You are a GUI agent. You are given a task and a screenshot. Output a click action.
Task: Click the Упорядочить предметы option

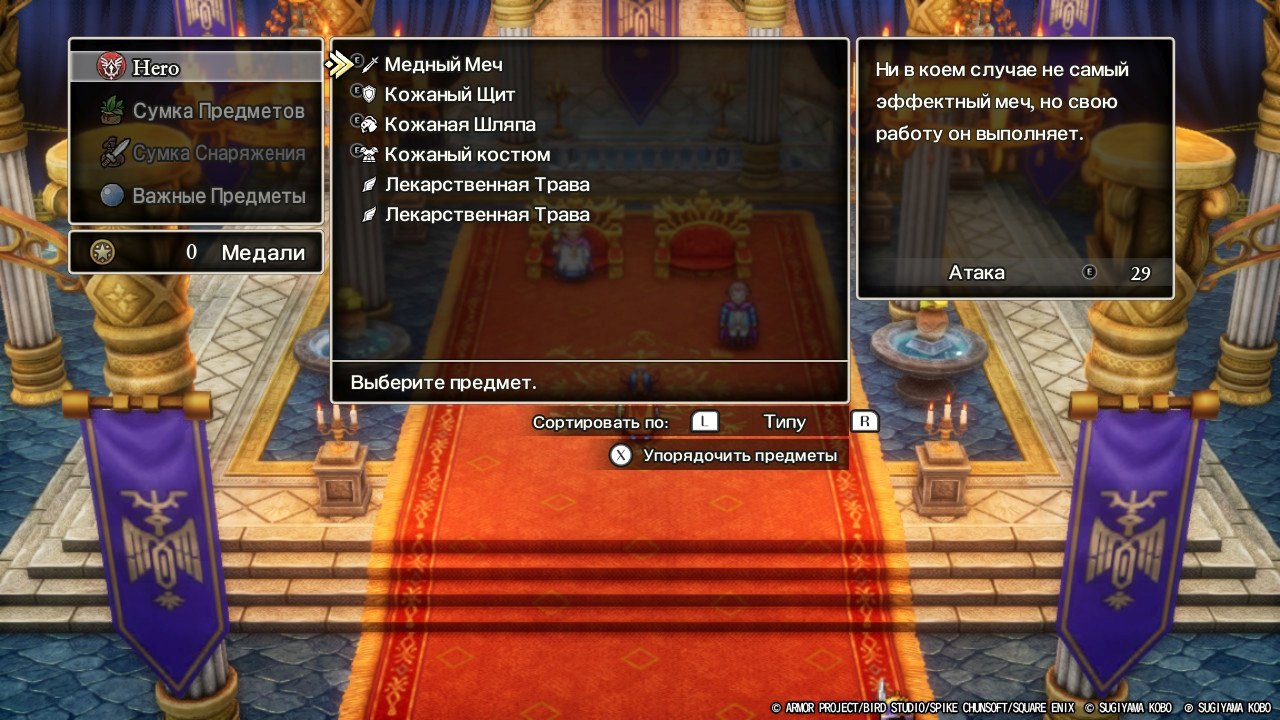point(739,456)
